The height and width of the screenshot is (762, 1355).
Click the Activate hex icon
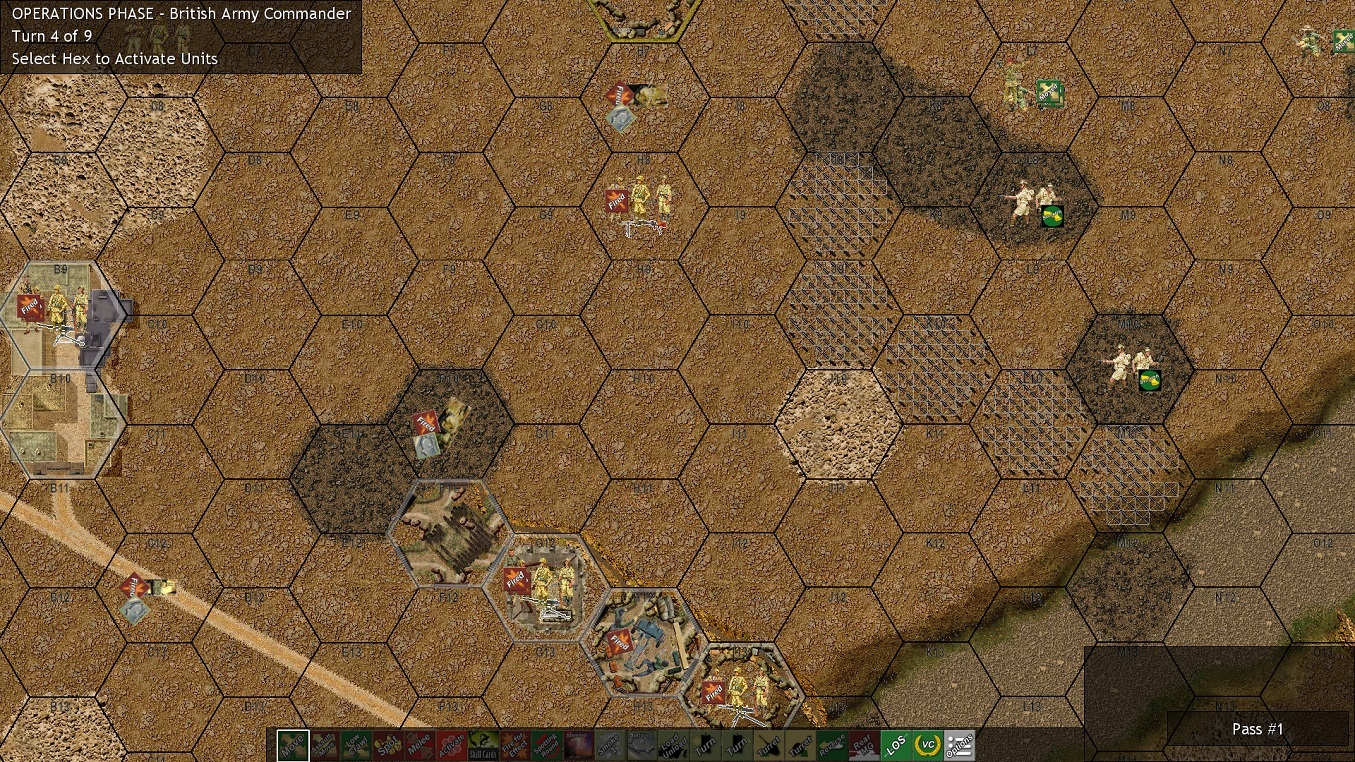click(452, 746)
